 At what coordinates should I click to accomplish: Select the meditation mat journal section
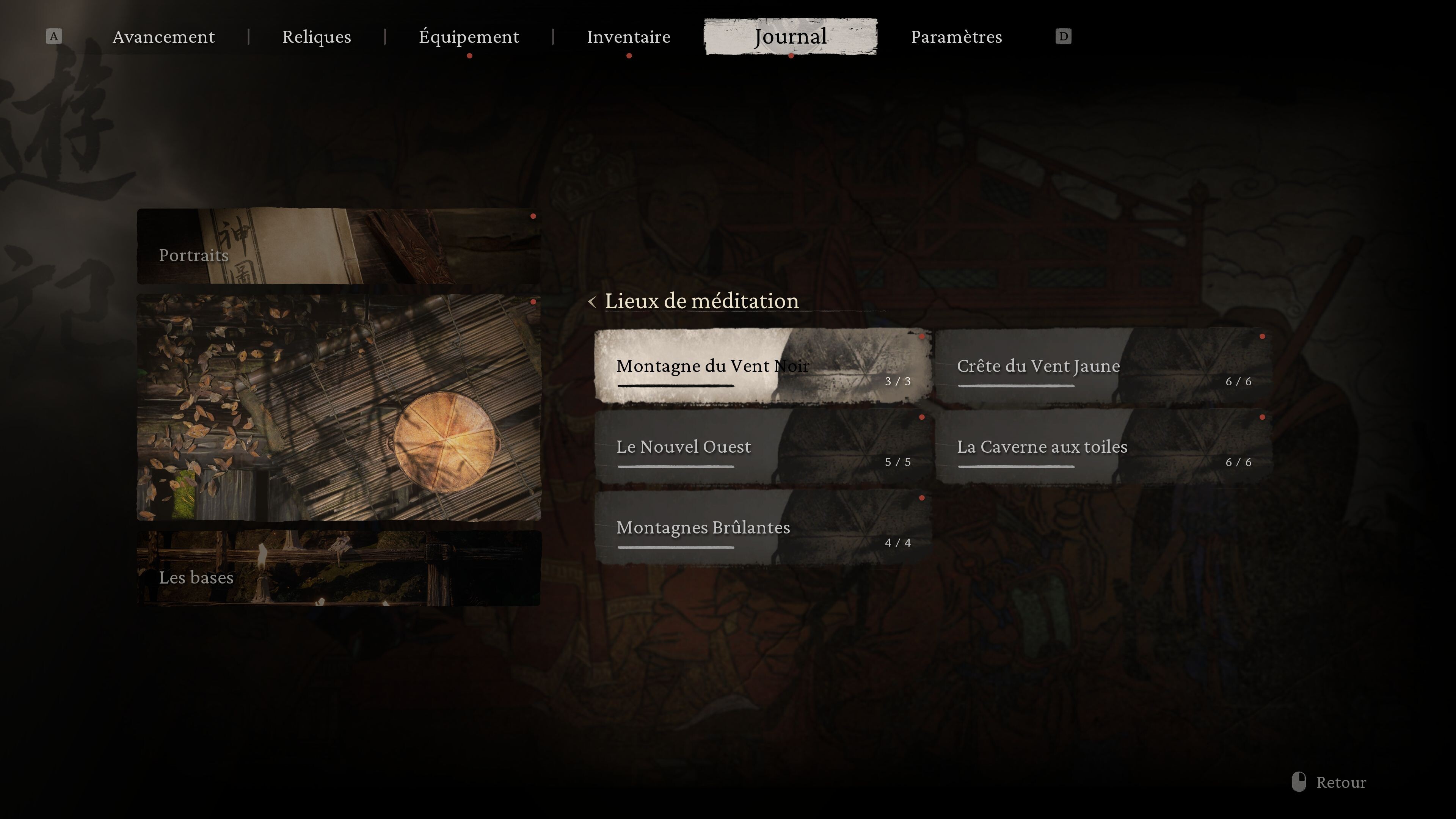pos(339,407)
